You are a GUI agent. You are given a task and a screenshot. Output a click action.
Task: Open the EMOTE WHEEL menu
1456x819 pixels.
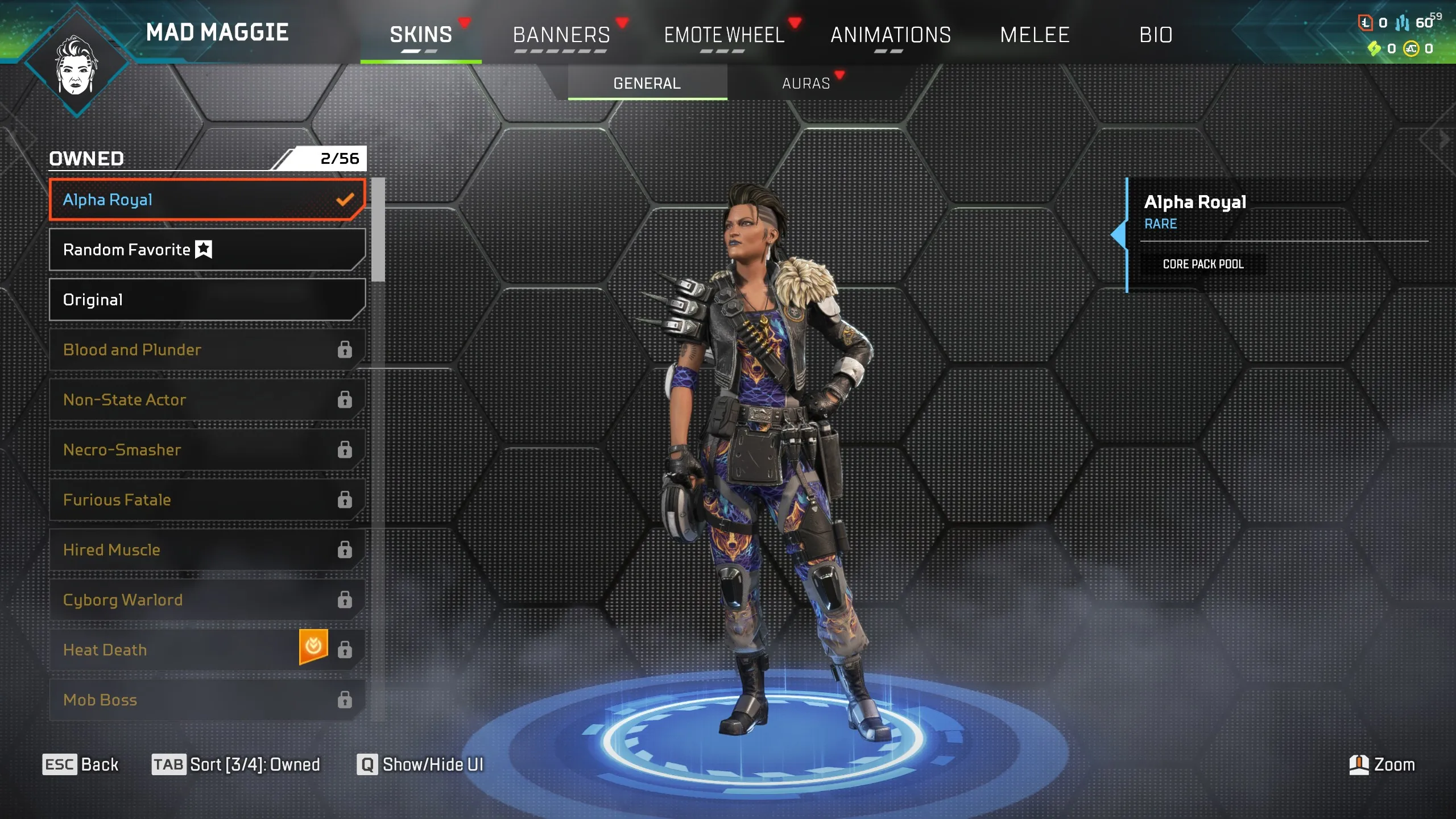pos(725,35)
